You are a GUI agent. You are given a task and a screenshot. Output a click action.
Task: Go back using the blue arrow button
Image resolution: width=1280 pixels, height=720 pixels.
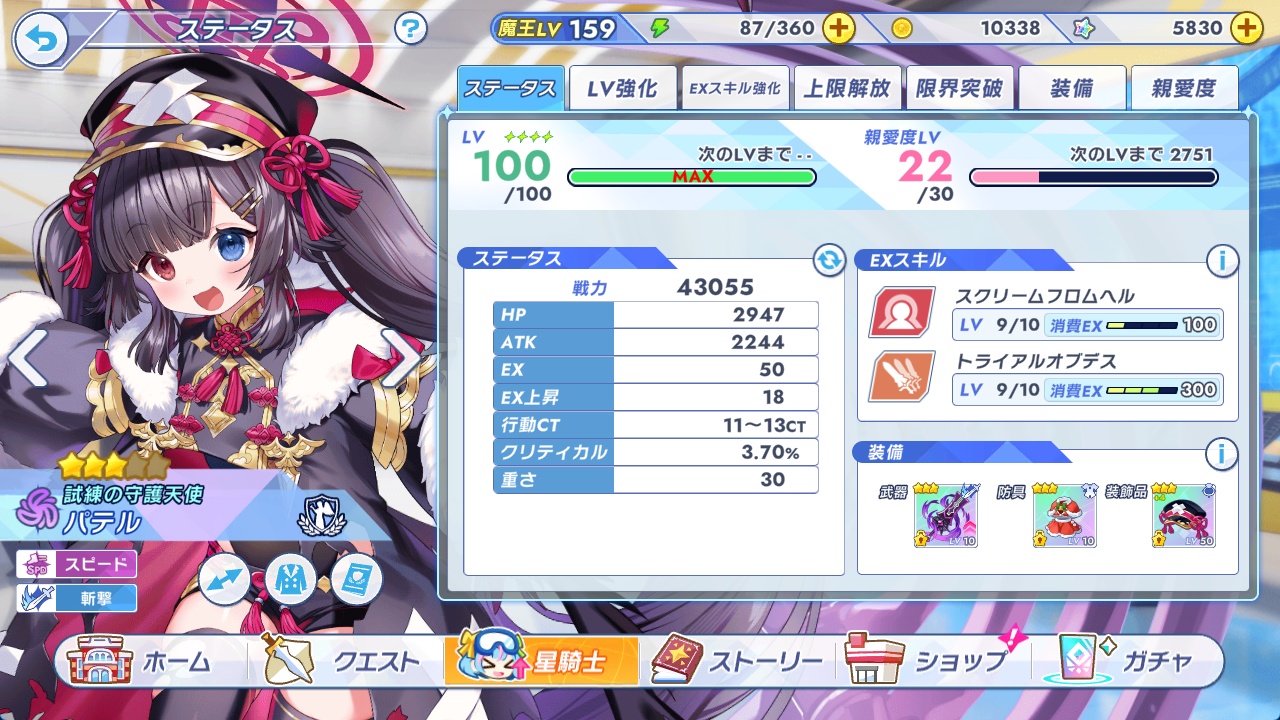pyautogui.click(x=41, y=39)
